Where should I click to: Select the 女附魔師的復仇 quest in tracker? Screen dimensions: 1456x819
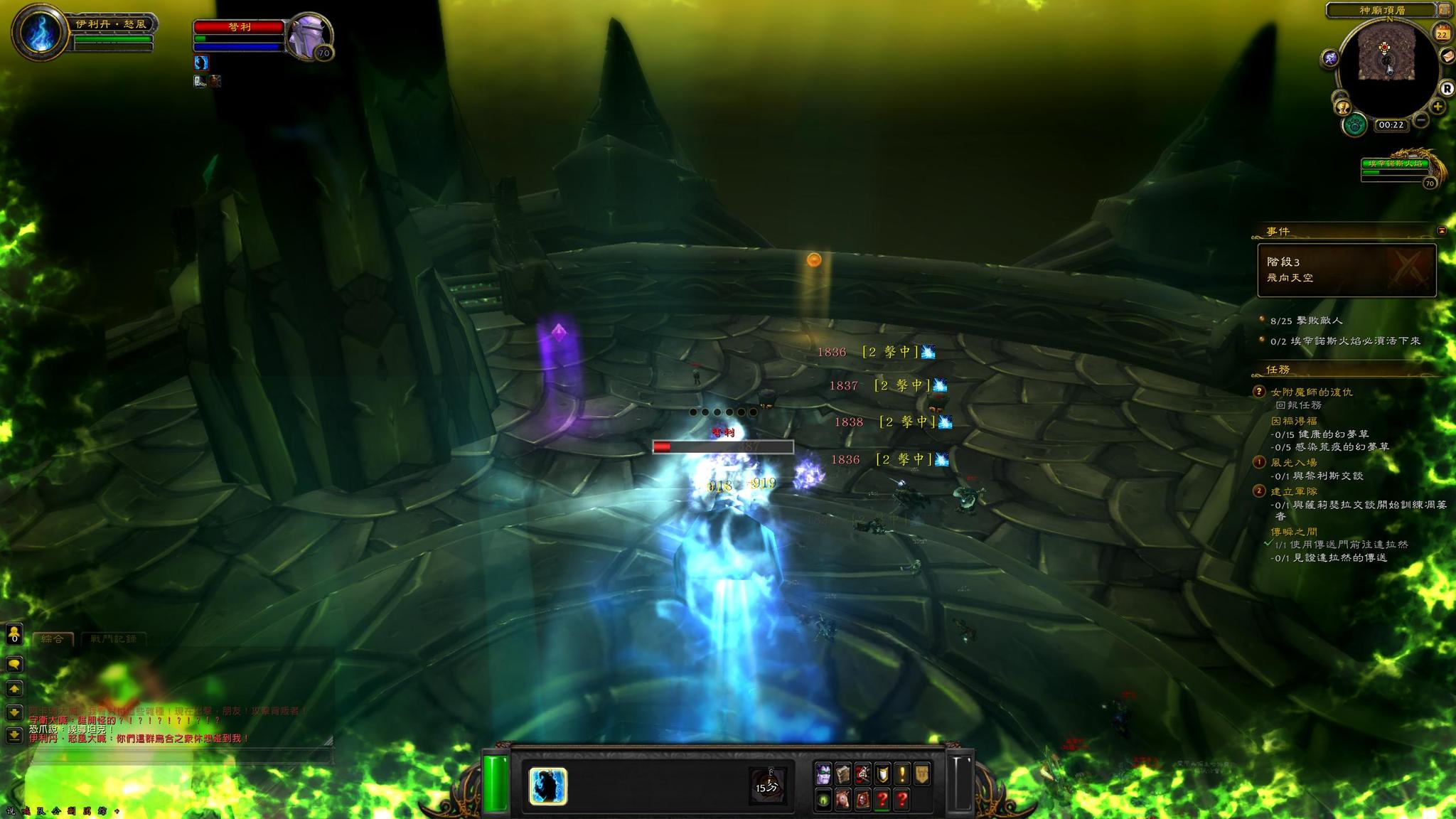[1312, 392]
